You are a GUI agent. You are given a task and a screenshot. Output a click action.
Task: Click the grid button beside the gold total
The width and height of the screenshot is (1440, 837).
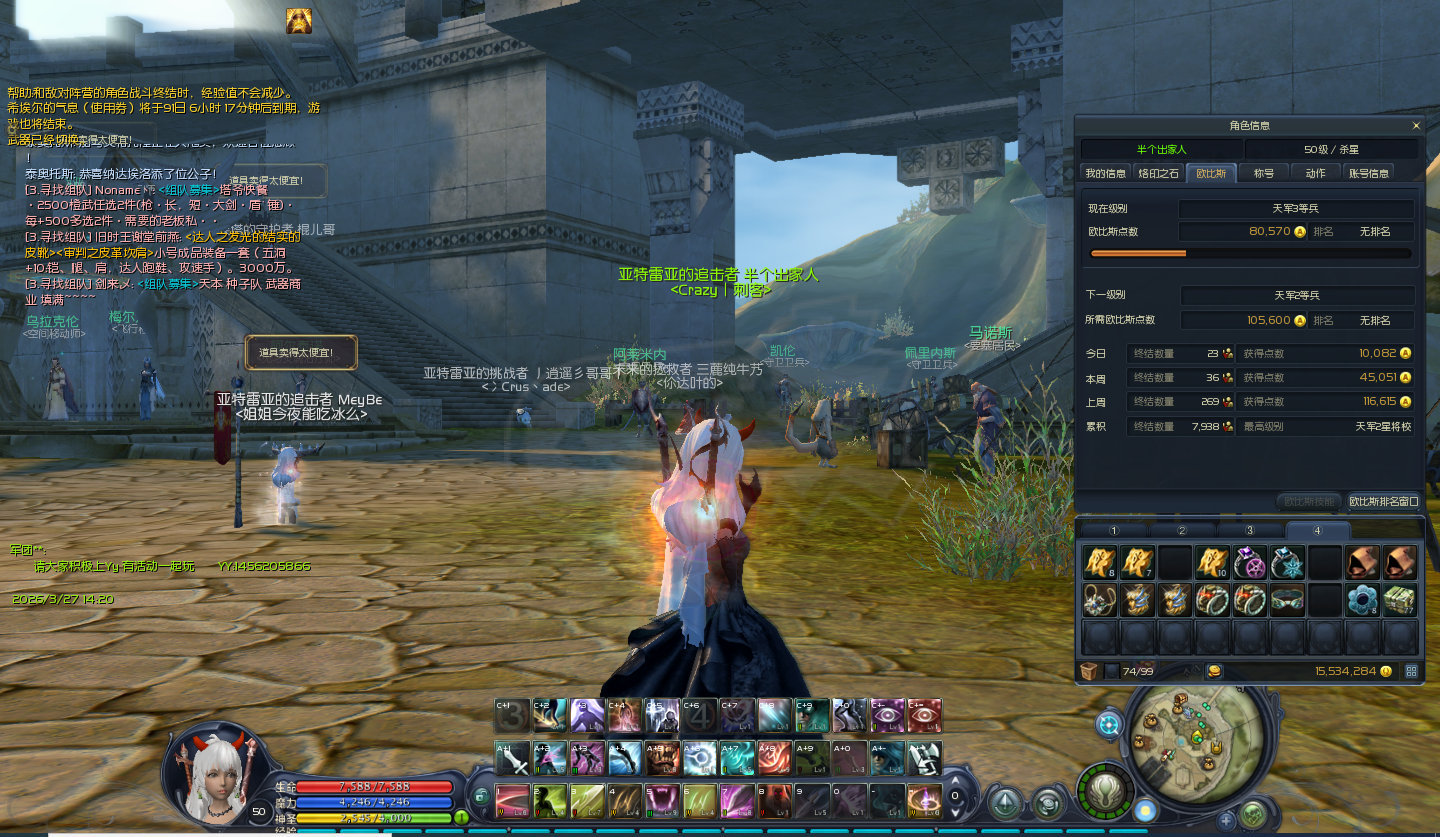[1411, 671]
